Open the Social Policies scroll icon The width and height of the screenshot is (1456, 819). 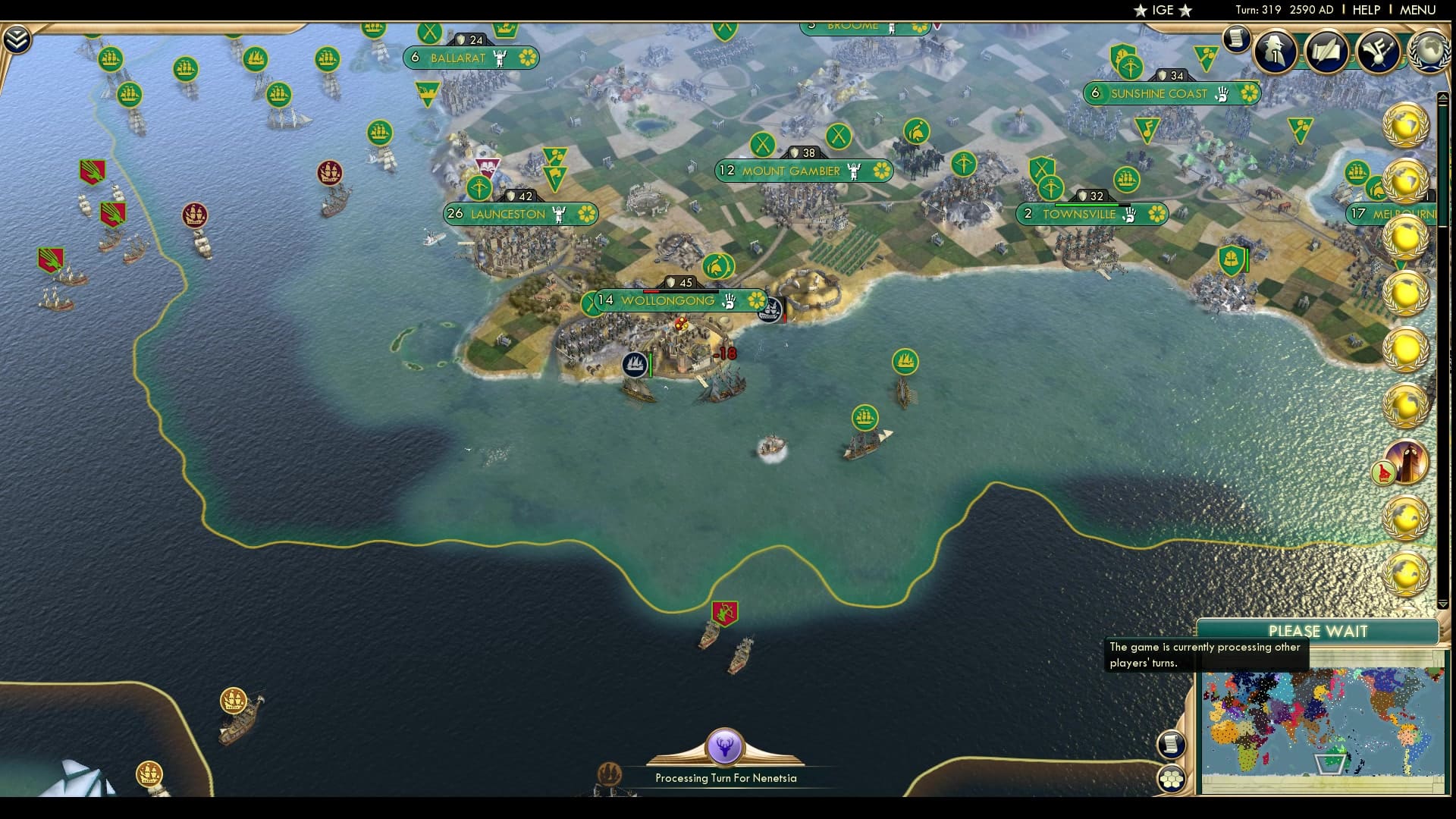tap(1327, 52)
